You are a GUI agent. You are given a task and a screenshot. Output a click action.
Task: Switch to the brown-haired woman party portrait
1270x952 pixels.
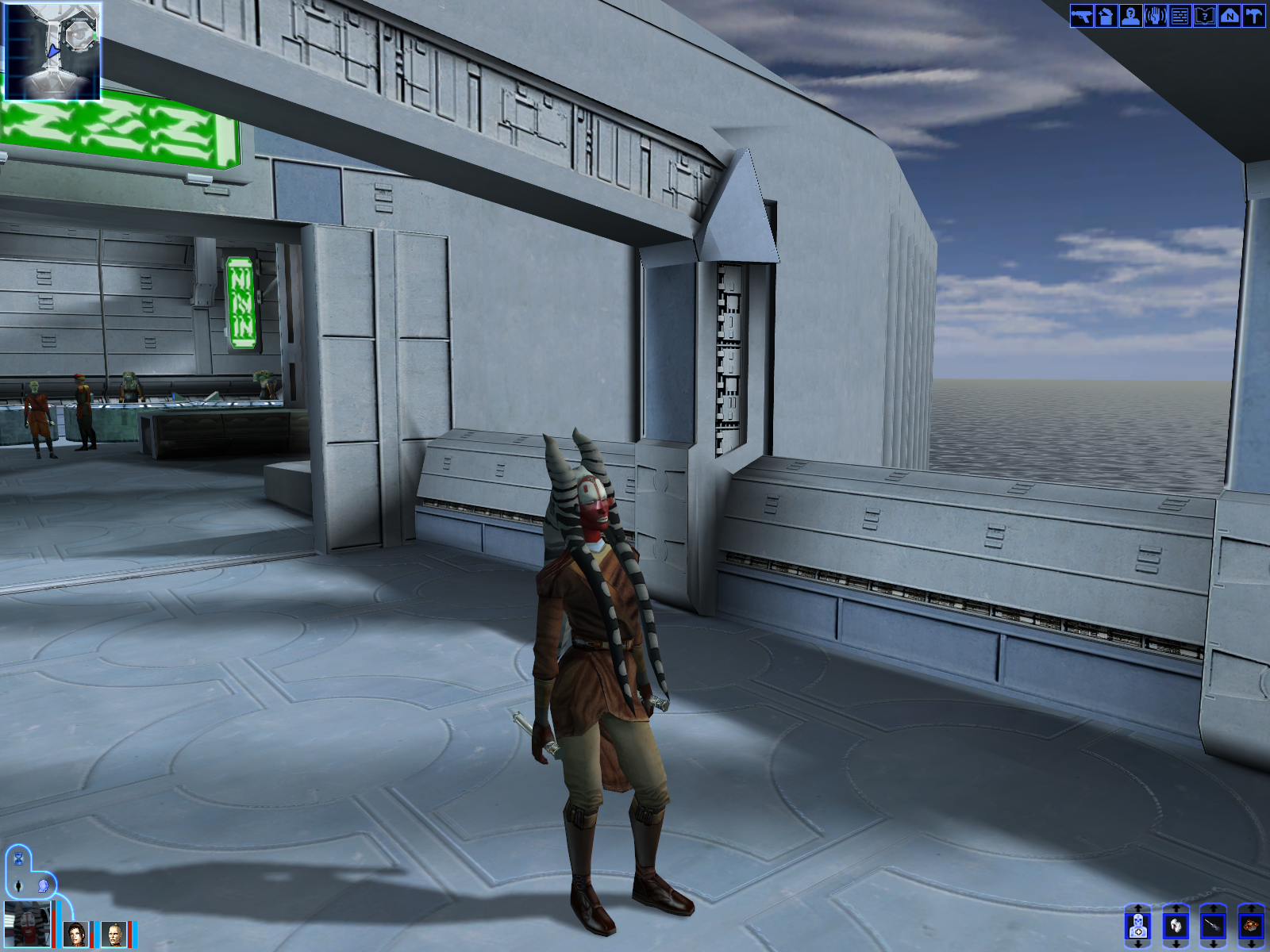[76, 934]
